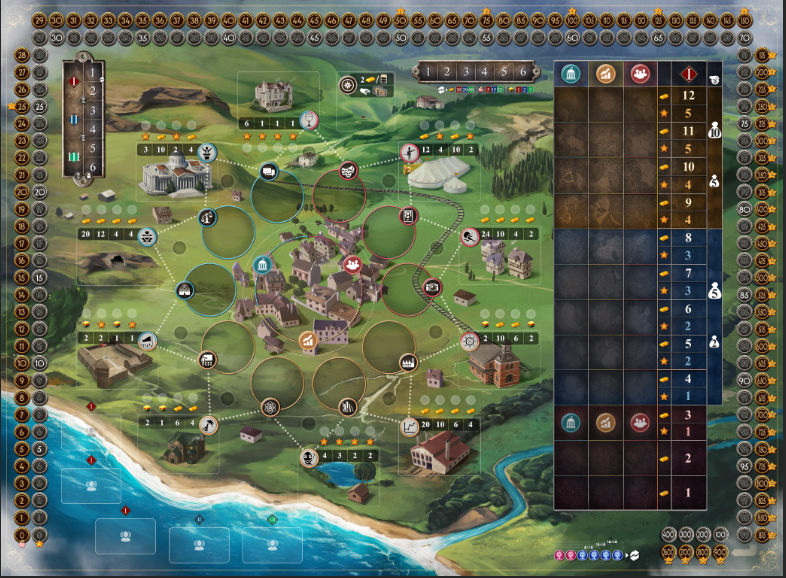Viewport: 786px width, 578px height.
Task: Select the blue bank icon in town
Action: pyautogui.click(x=263, y=265)
